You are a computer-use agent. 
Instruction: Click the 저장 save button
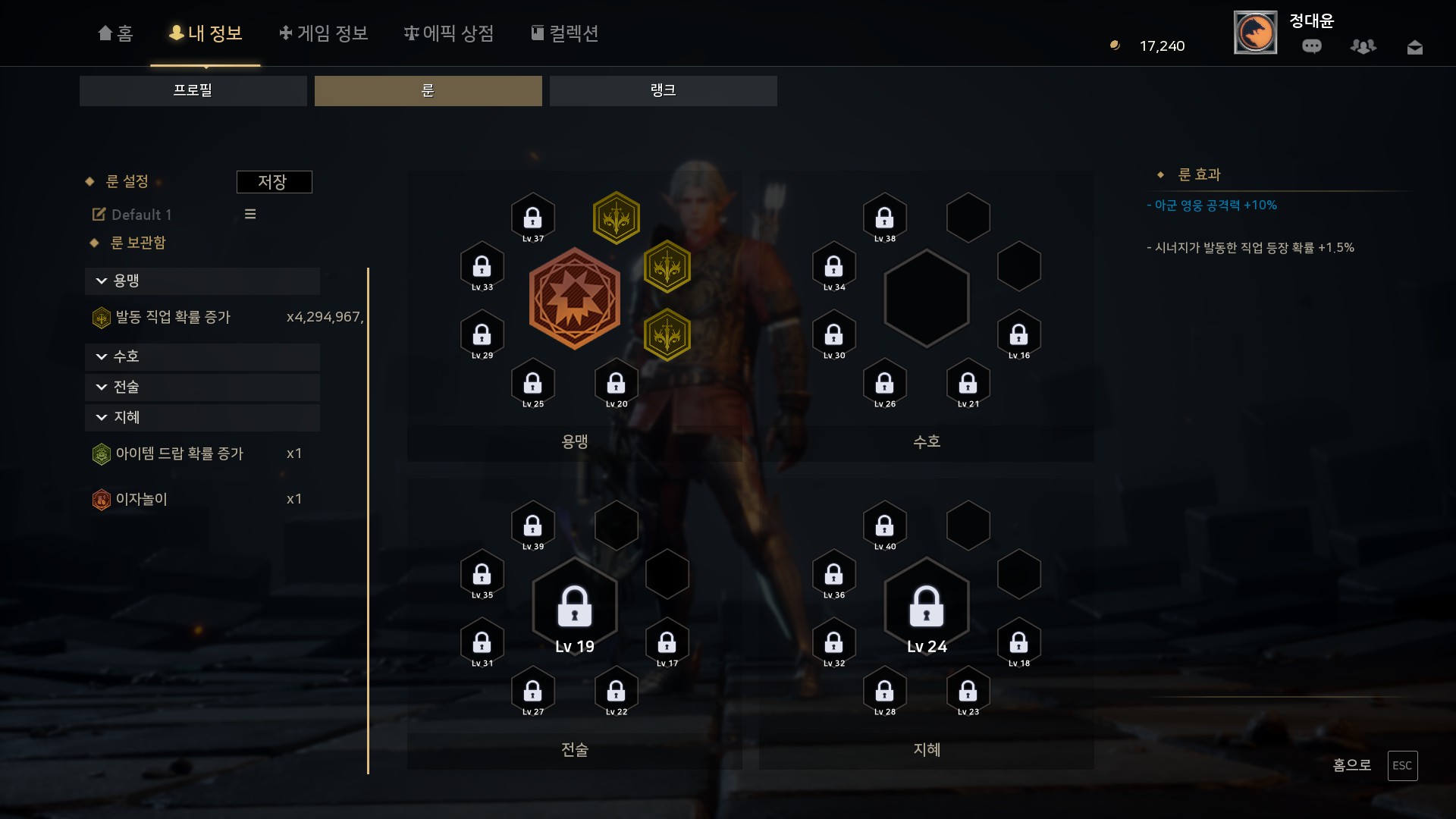(x=275, y=181)
